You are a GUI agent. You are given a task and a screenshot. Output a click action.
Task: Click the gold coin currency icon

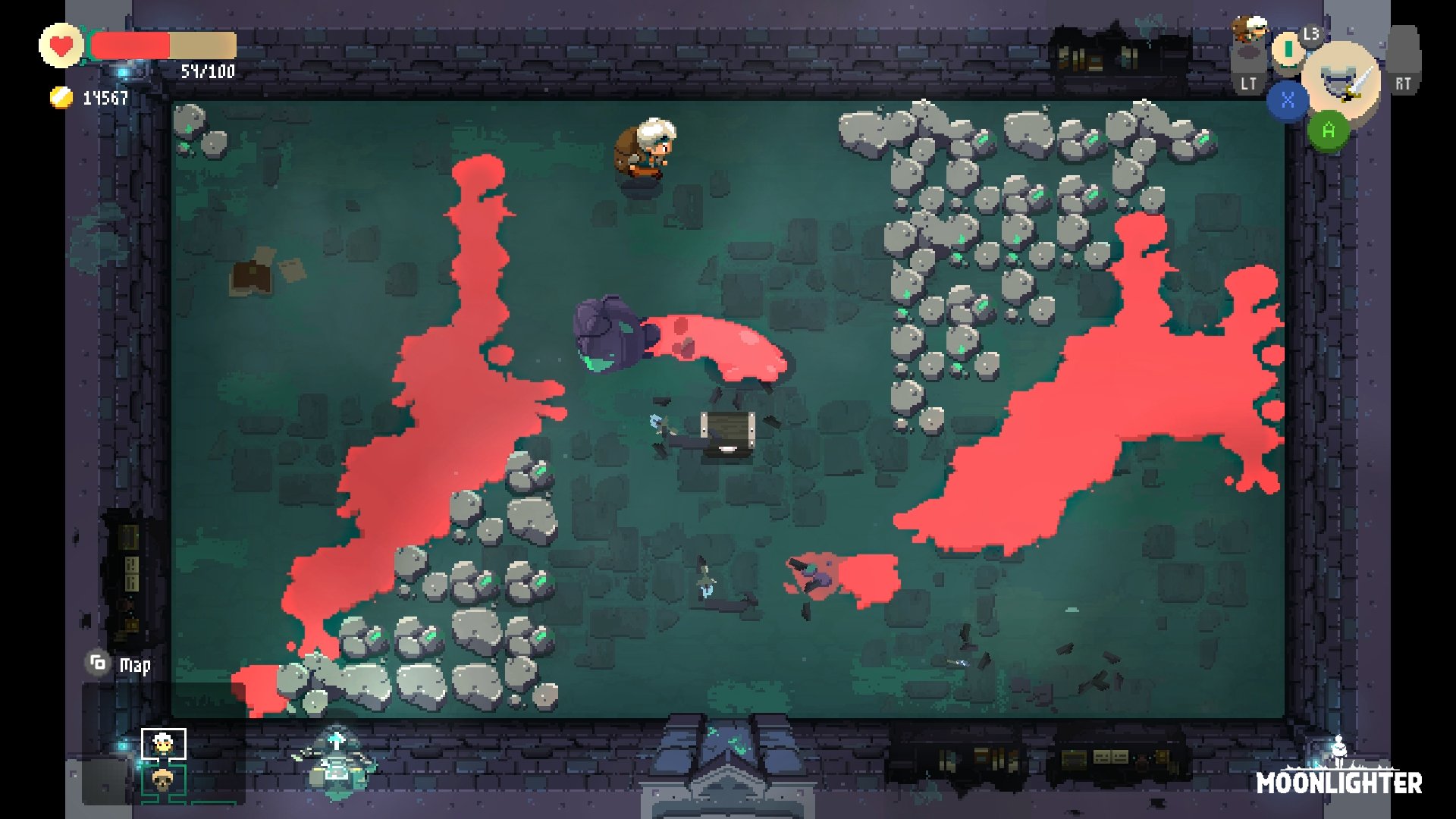[61, 97]
